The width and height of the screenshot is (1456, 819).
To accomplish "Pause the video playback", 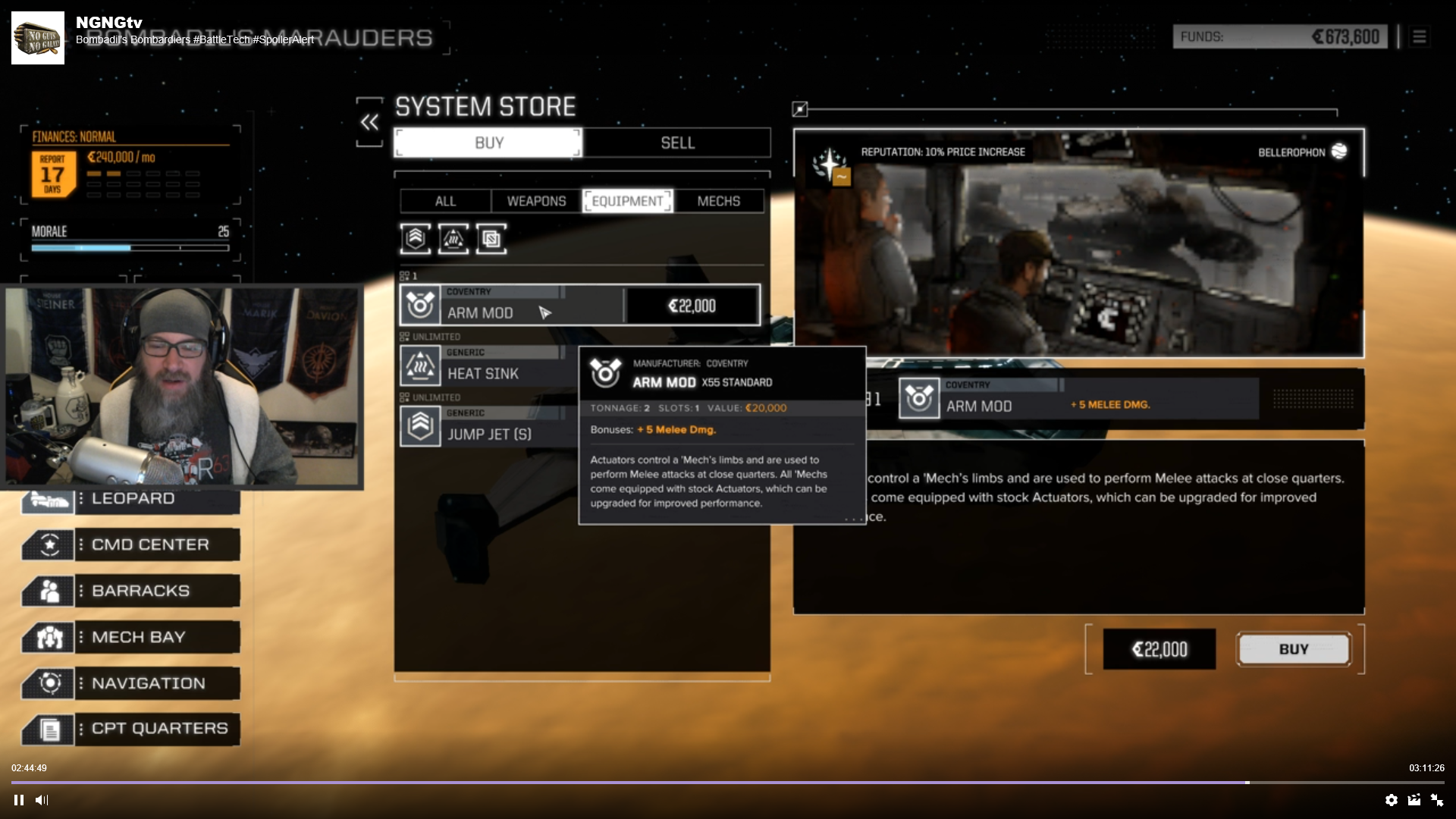I will (19, 800).
